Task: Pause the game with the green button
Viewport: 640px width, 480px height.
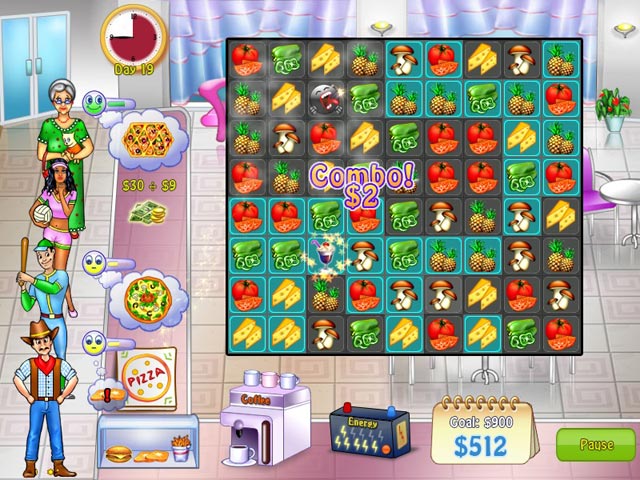Action: 595,444
